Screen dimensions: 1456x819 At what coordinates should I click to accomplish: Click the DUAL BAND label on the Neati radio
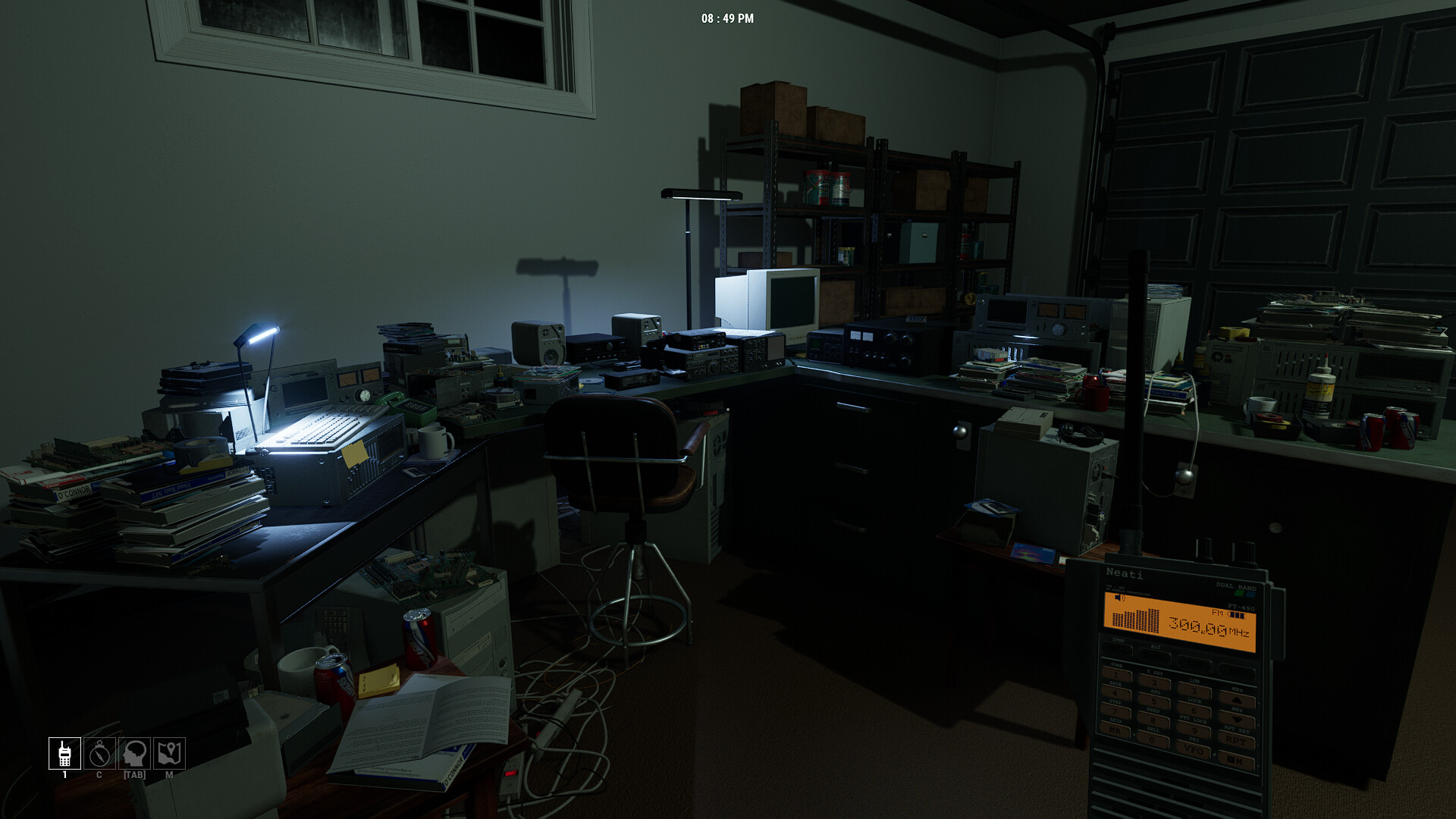tap(1236, 586)
